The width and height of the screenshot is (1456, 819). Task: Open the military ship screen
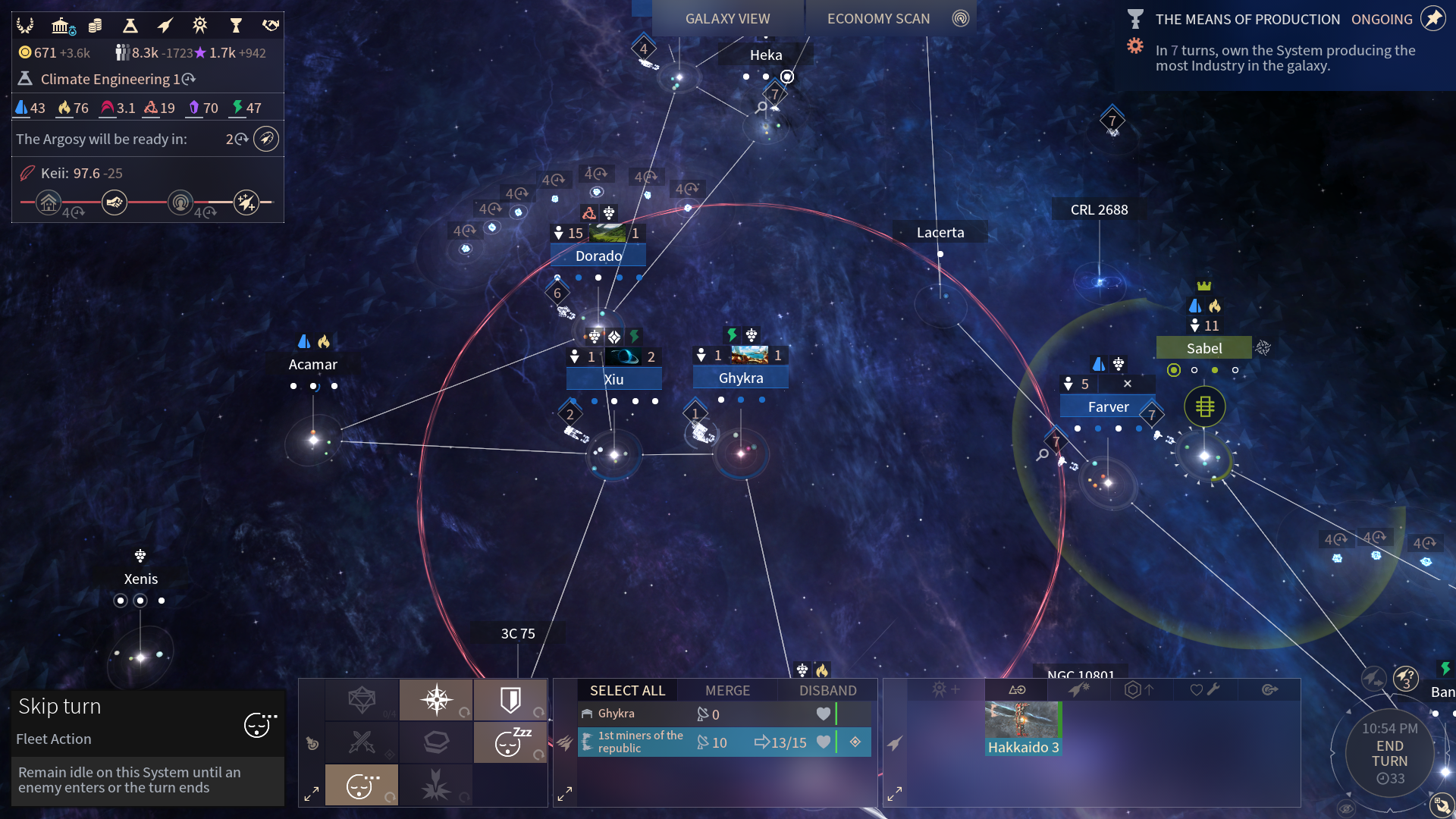[165, 26]
